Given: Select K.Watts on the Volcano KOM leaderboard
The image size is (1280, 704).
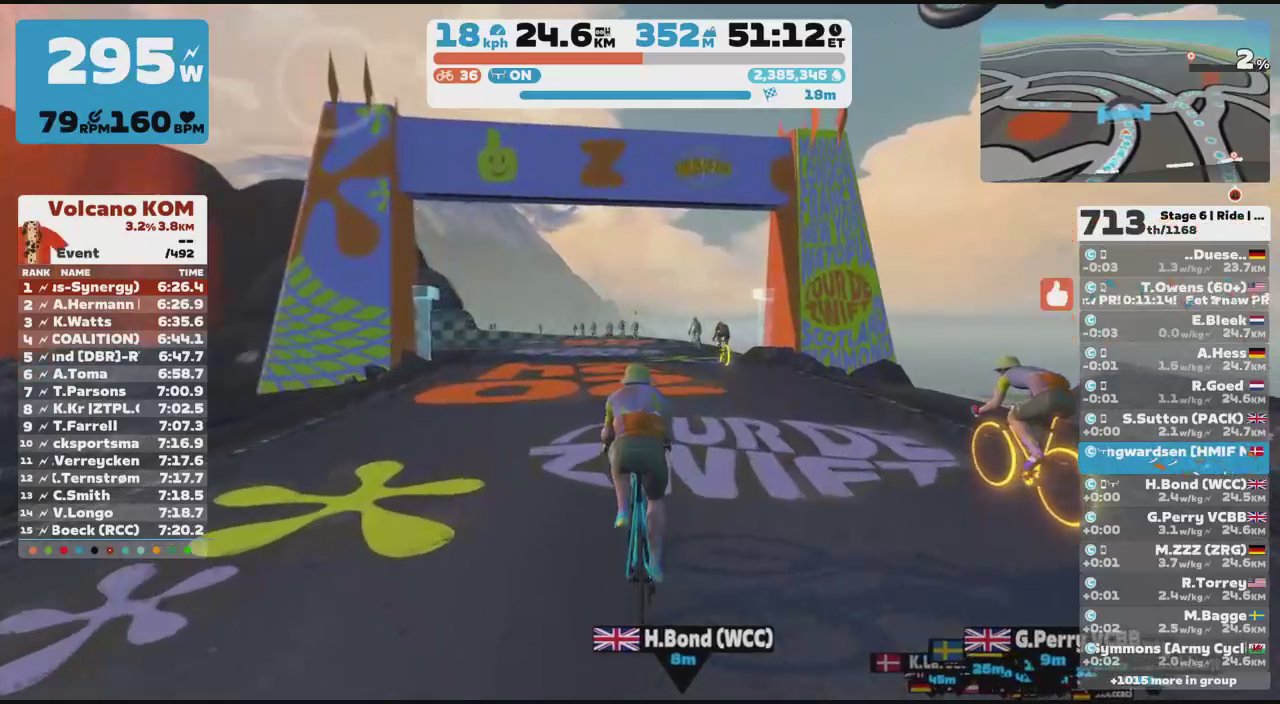Looking at the screenshot, I should click(x=112, y=322).
